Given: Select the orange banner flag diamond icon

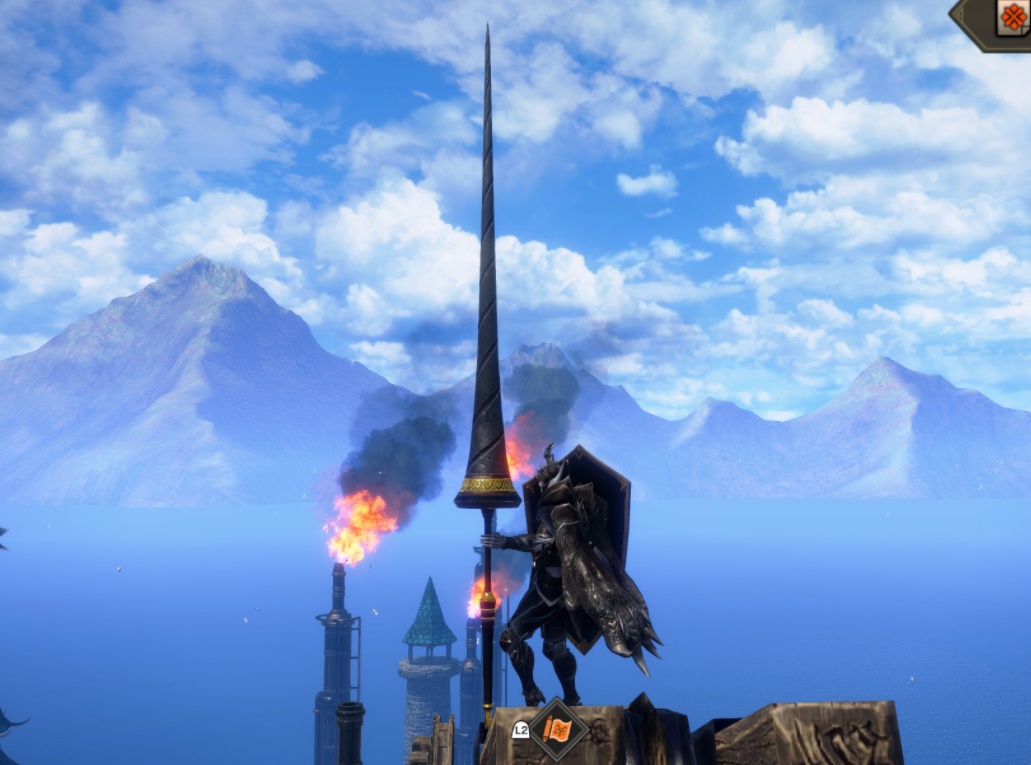Looking at the screenshot, I should tap(557, 730).
